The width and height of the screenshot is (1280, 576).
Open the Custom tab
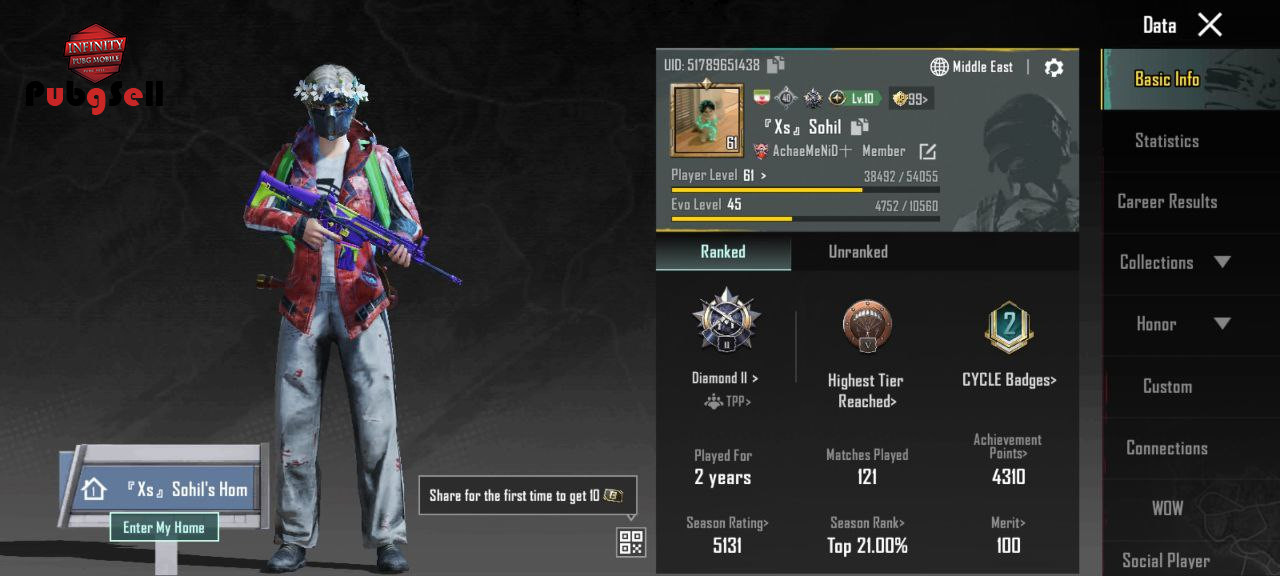point(1167,386)
